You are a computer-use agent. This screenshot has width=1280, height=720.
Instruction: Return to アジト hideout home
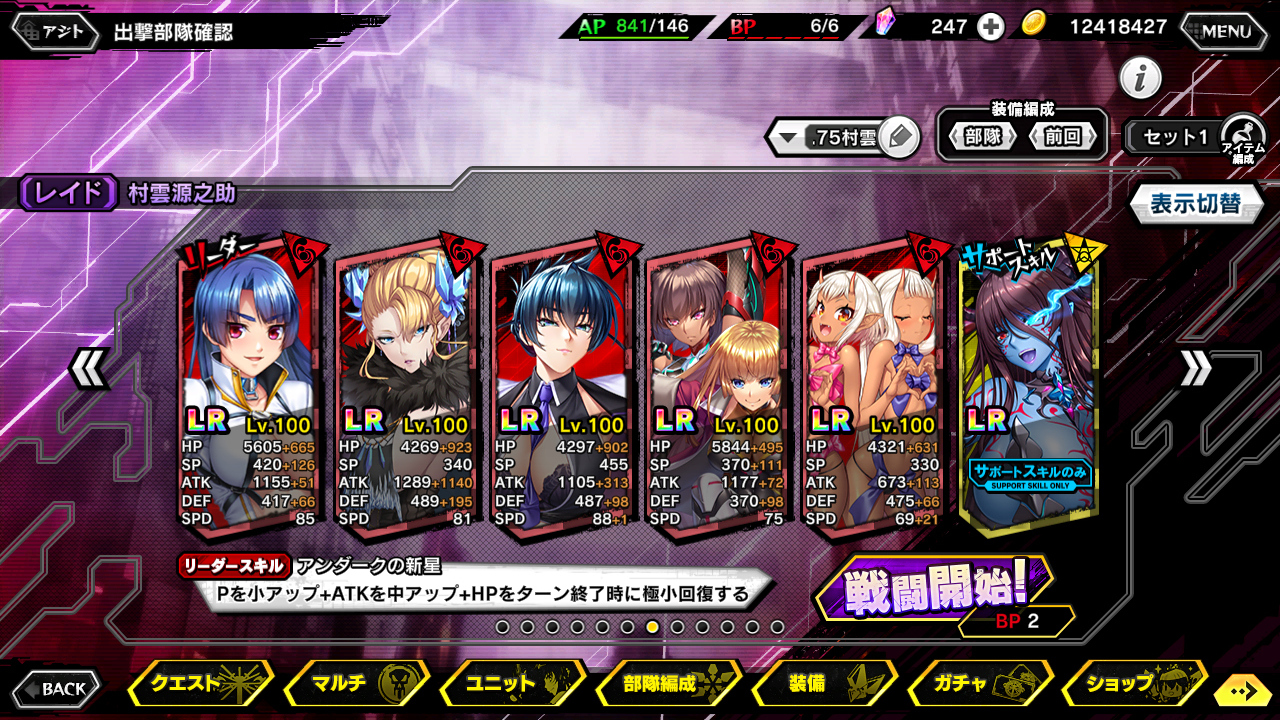(58, 31)
